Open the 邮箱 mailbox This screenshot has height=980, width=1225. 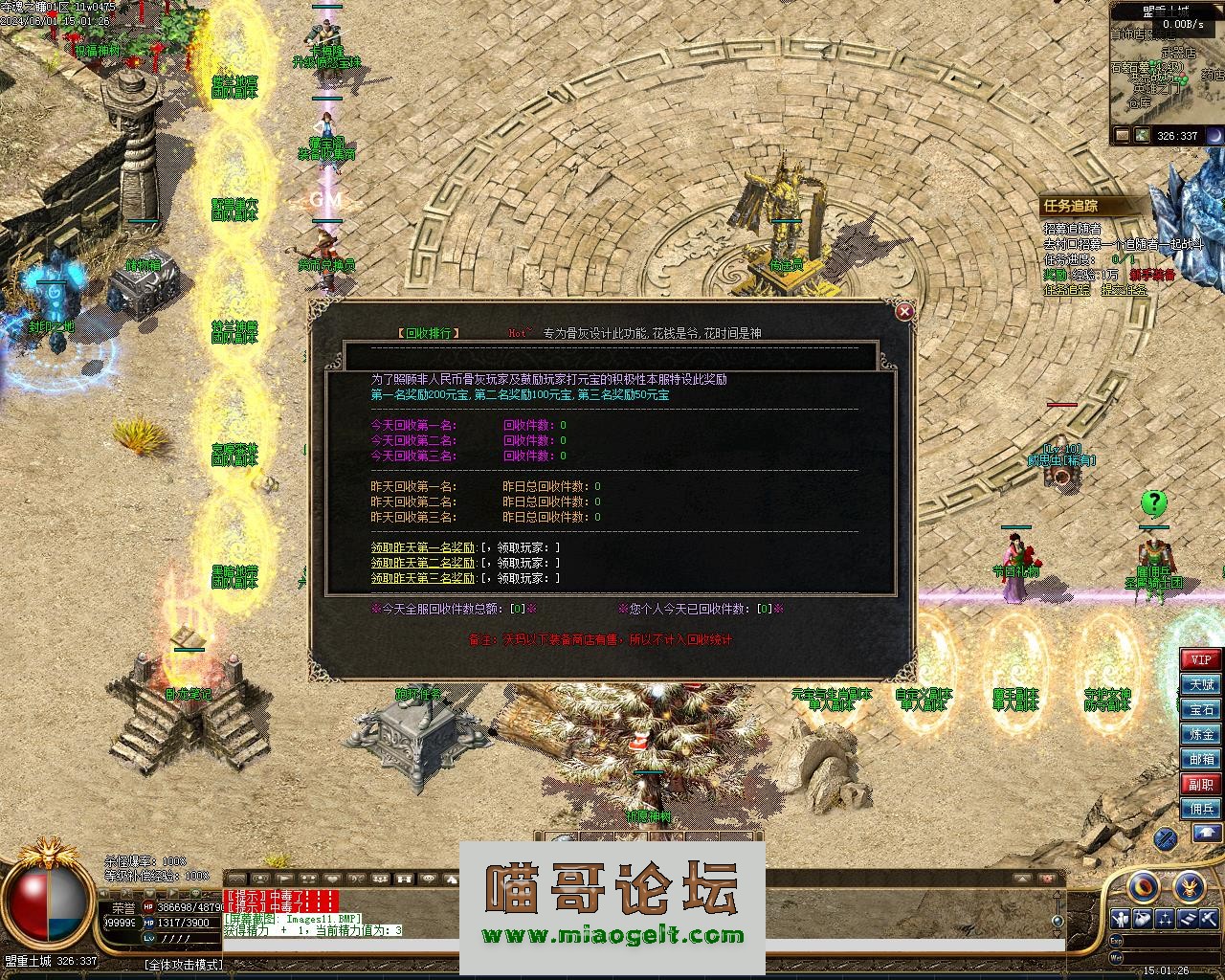tap(1201, 759)
